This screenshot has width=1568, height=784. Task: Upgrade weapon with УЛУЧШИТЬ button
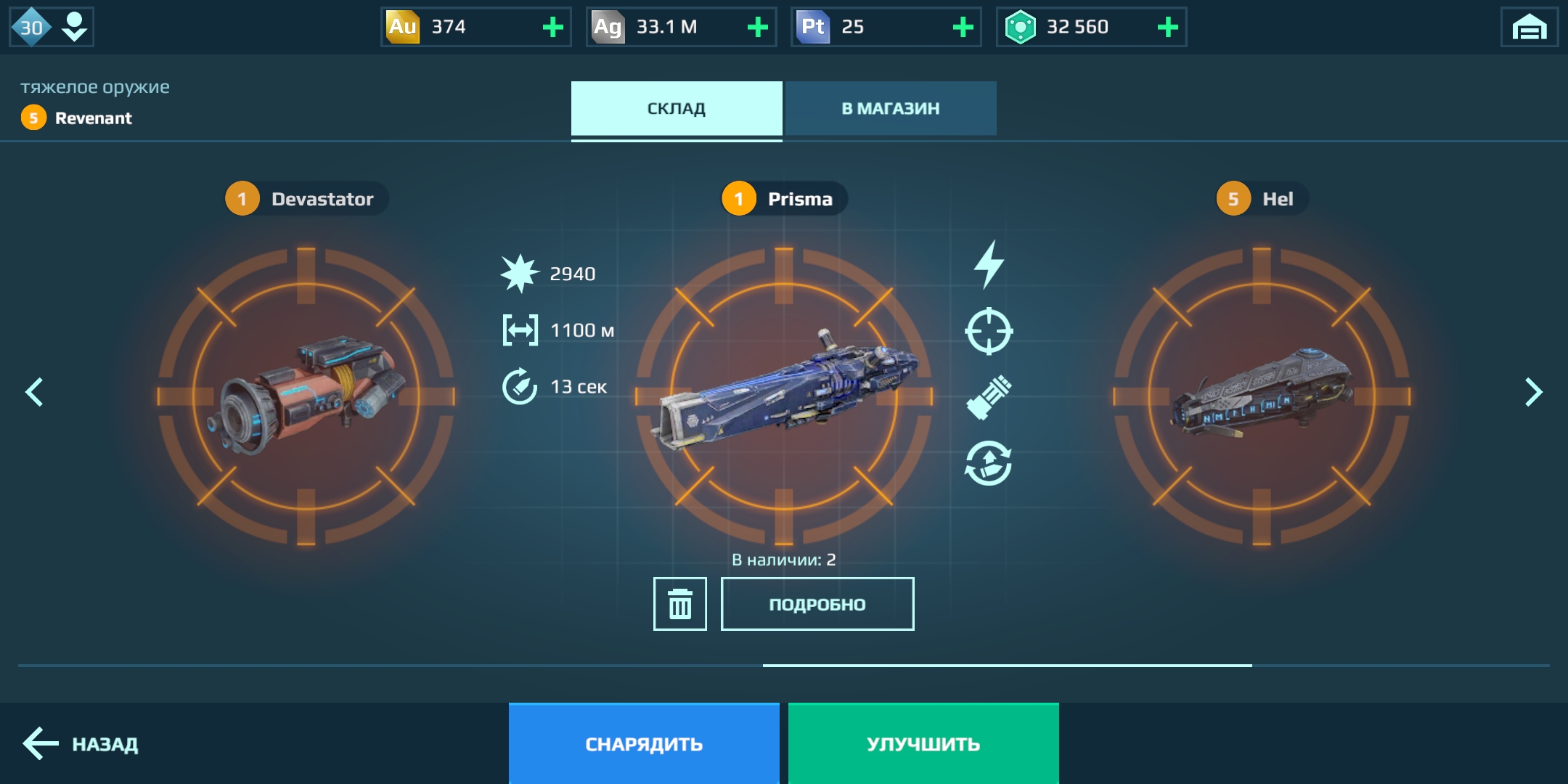click(x=923, y=743)
